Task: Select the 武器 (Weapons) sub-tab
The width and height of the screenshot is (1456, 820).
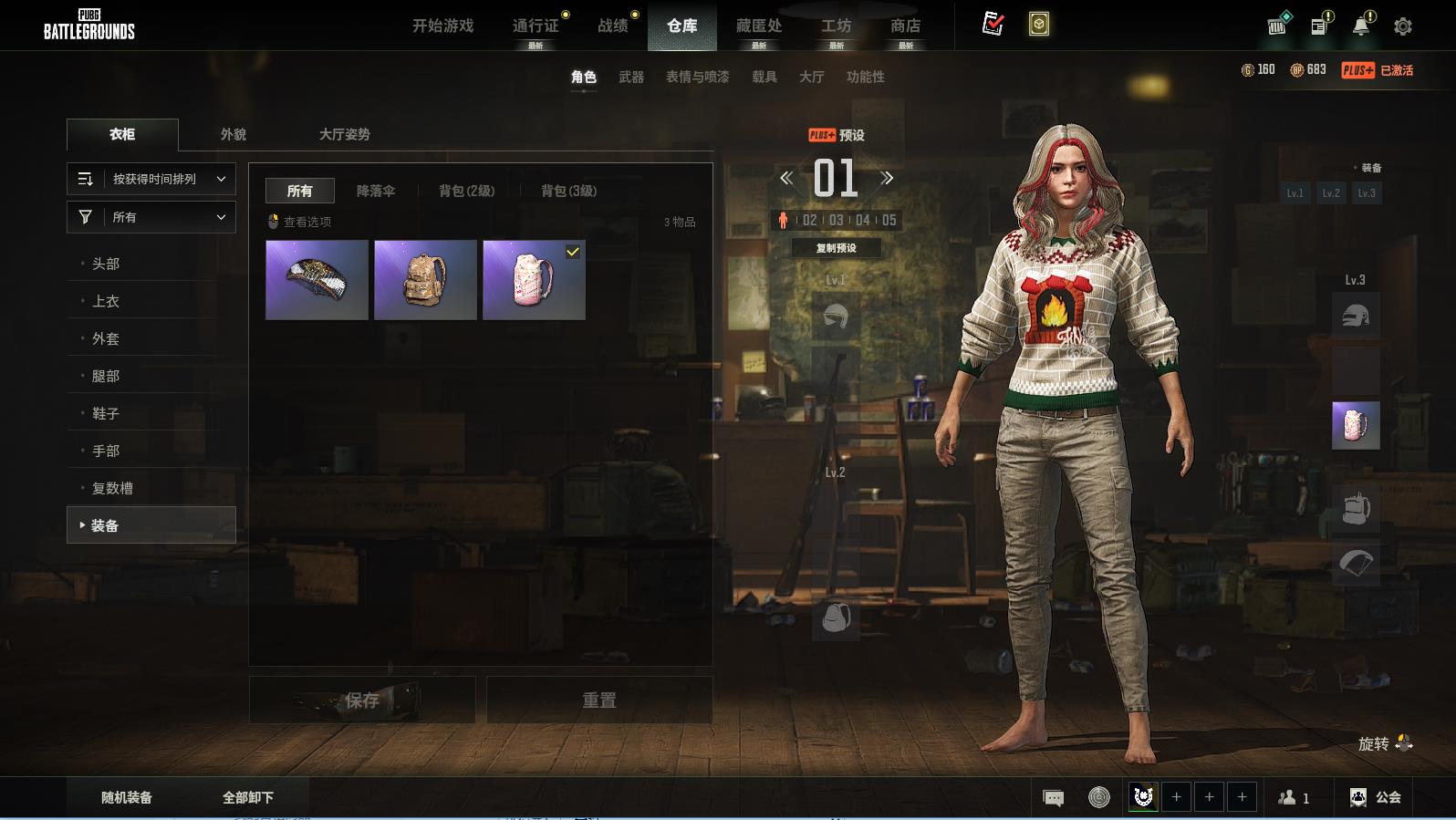Action: pos(630,77)
